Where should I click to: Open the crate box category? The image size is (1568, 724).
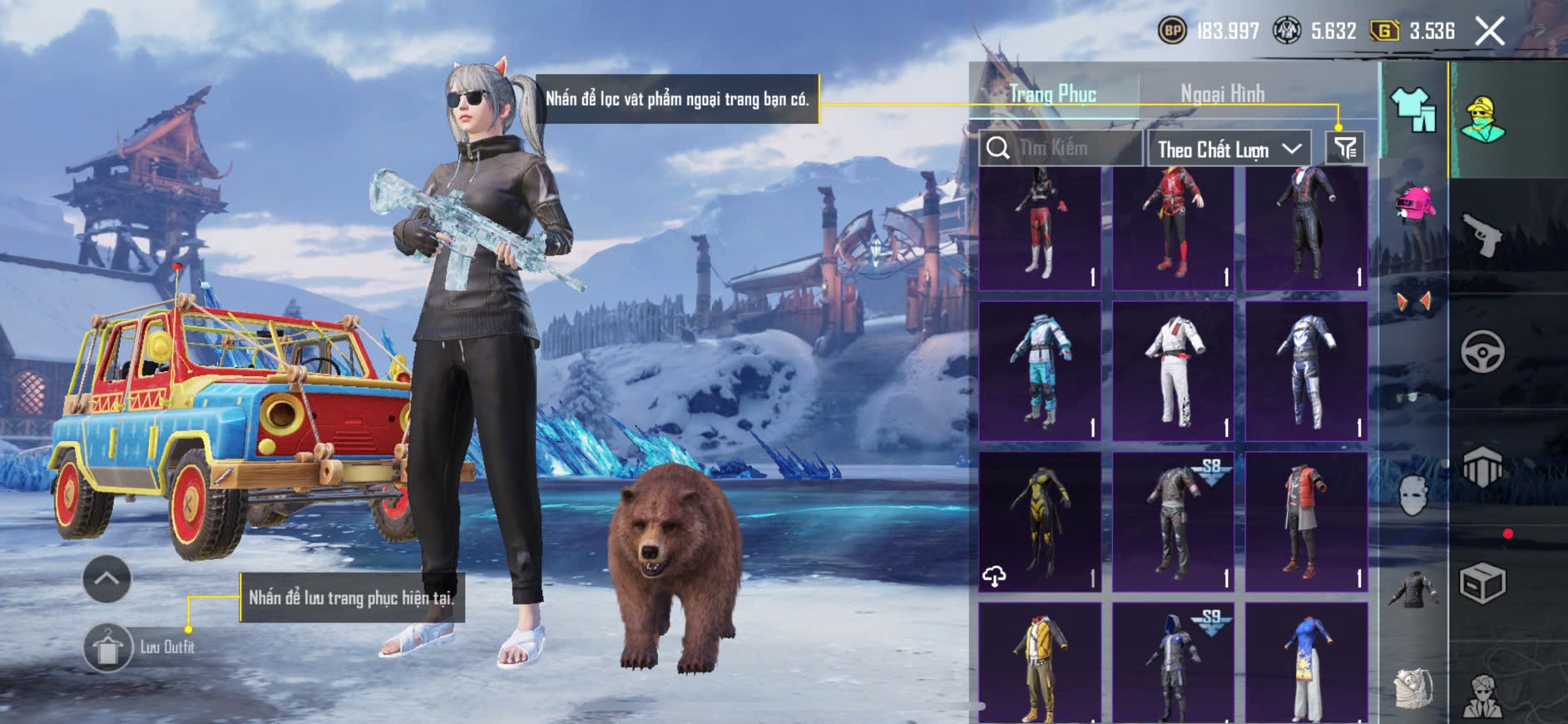[1482, 583]
